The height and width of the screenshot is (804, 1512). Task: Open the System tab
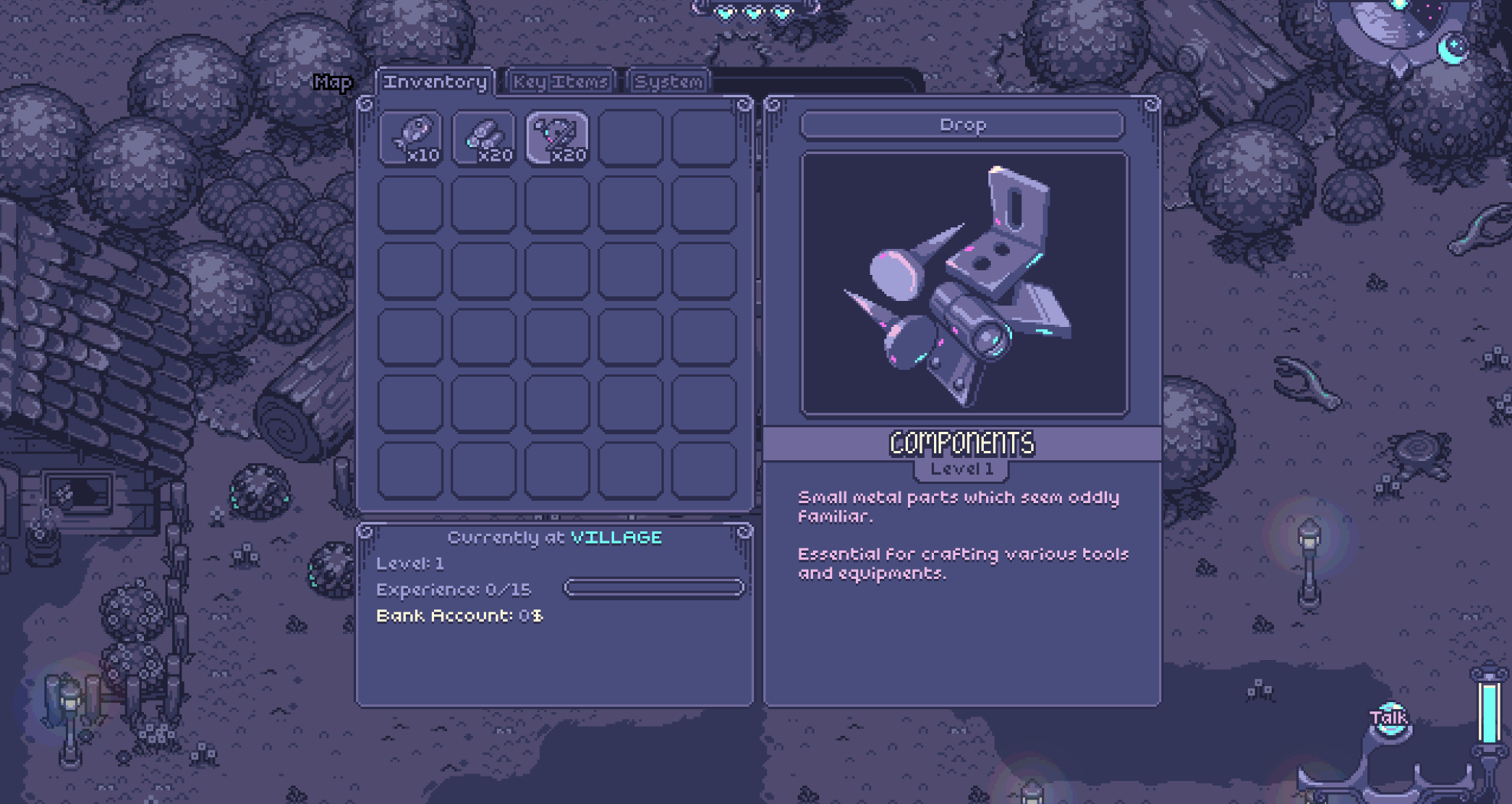pyautogui.click(x=668, y=82)
